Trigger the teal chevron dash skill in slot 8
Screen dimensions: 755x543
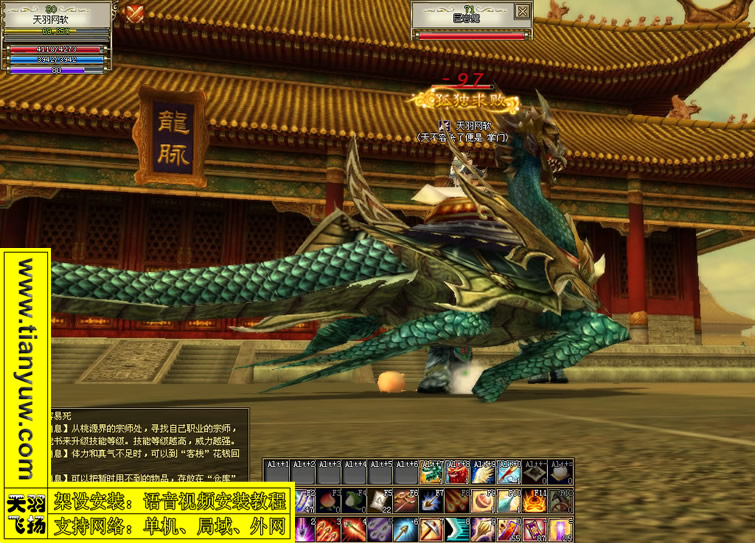pos(458,529)
